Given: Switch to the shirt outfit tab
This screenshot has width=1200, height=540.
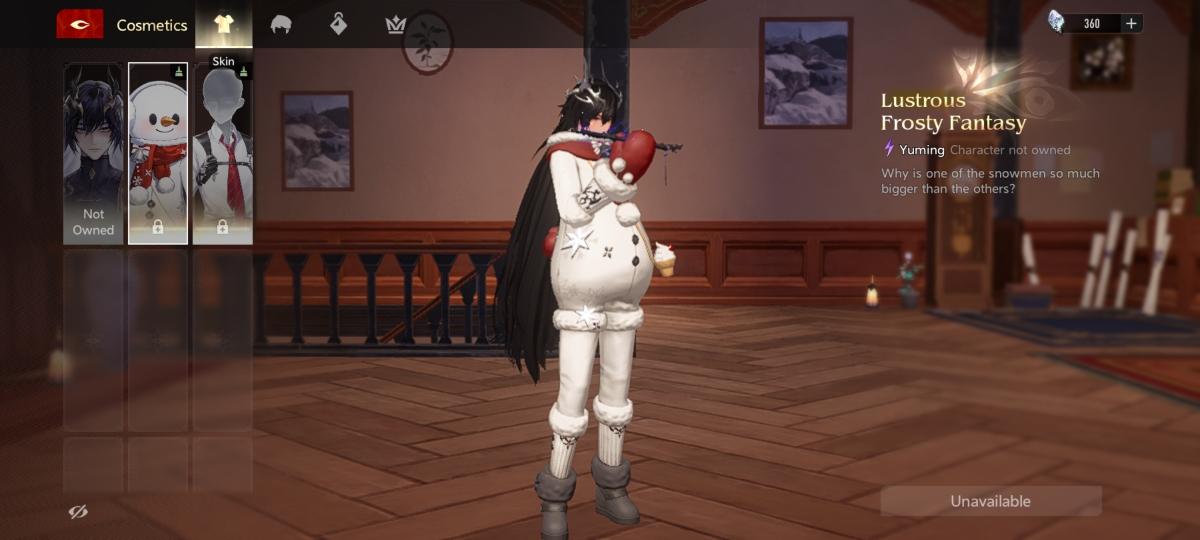Looking at the screenshot, I should coord(223,24).
